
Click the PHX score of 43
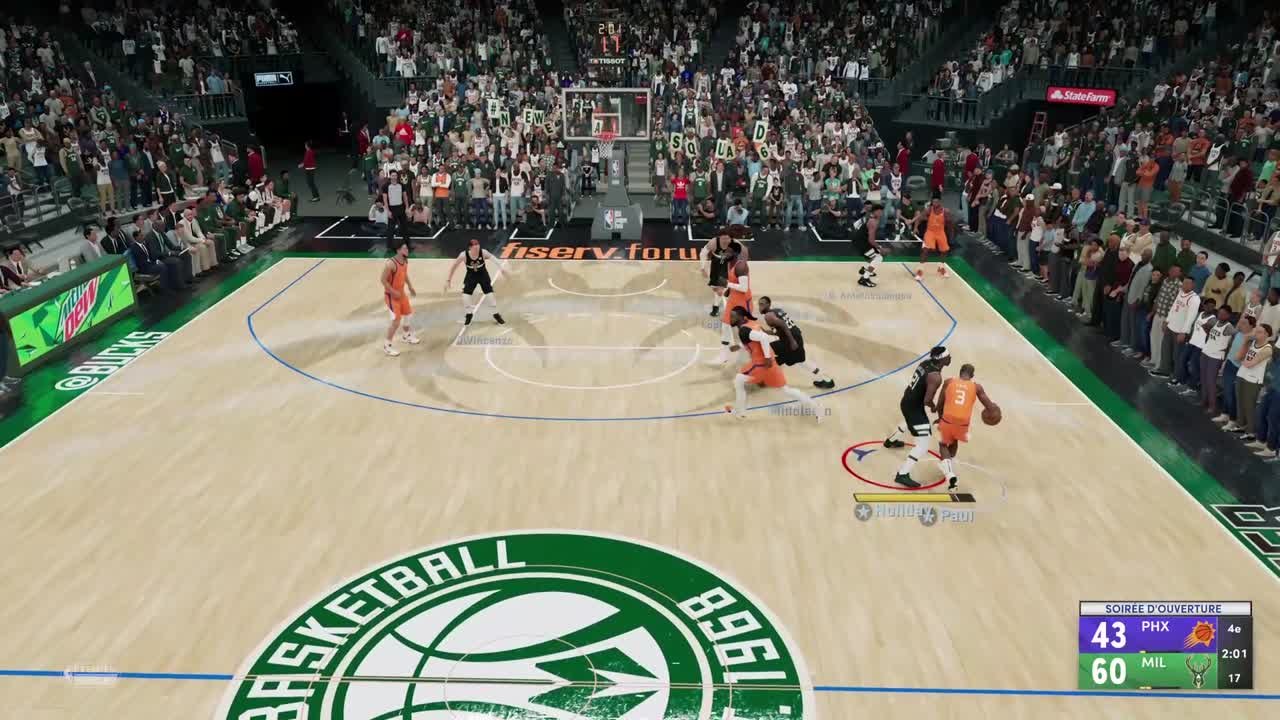click(1109, 633)
